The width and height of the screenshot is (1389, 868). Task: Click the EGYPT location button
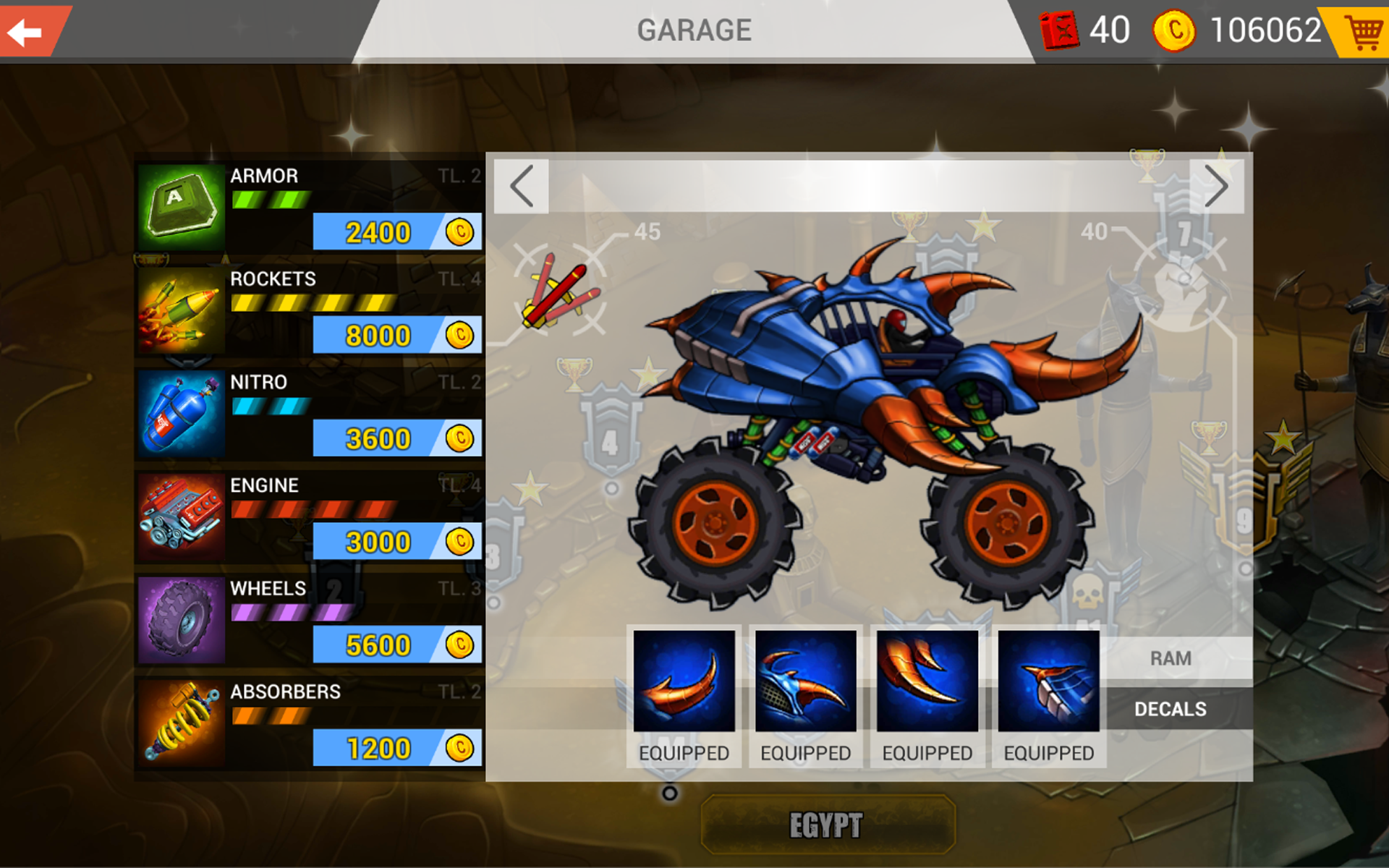pos(827,822)
